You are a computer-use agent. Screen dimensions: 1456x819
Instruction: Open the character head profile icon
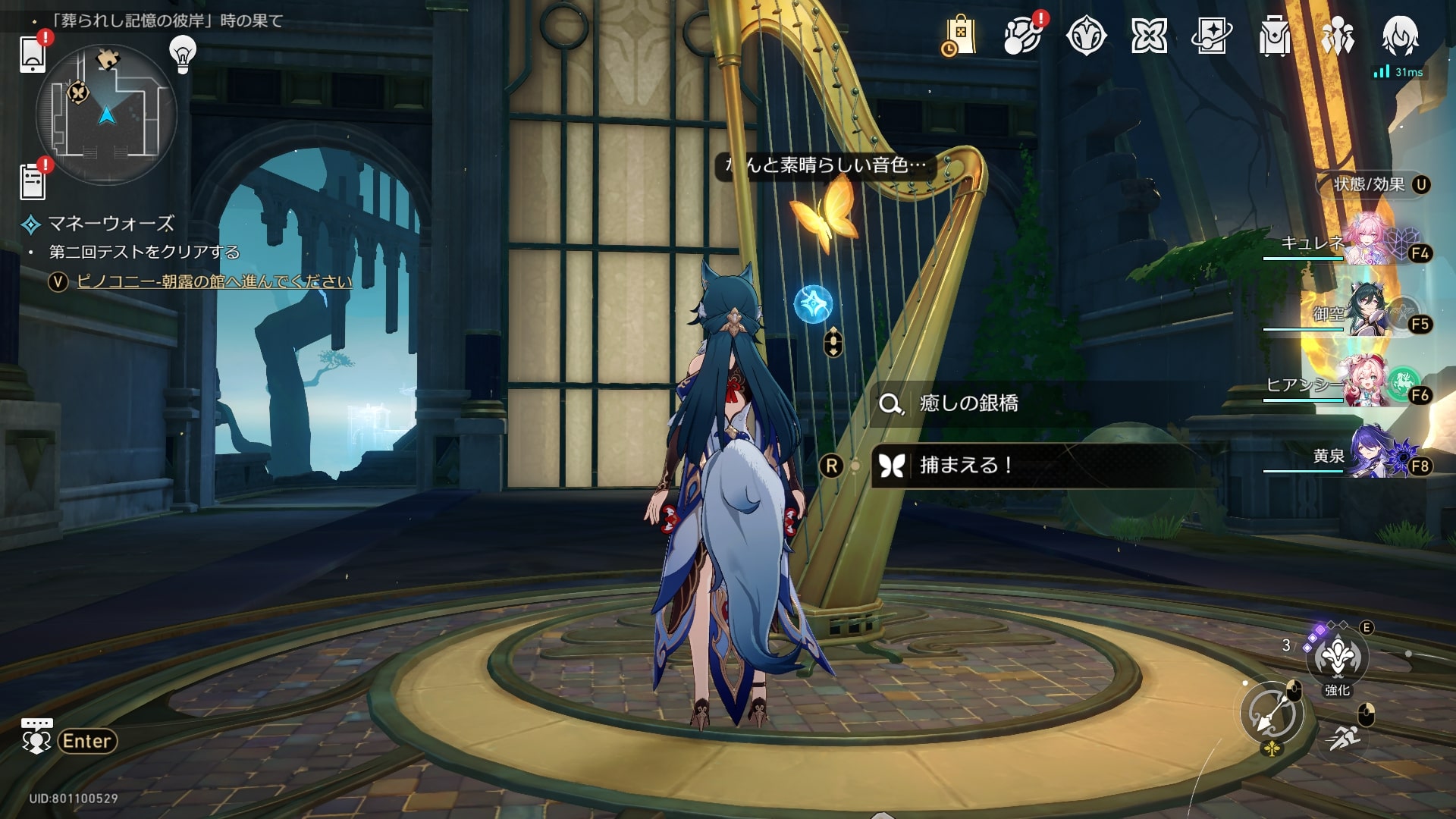(1400, 36)
